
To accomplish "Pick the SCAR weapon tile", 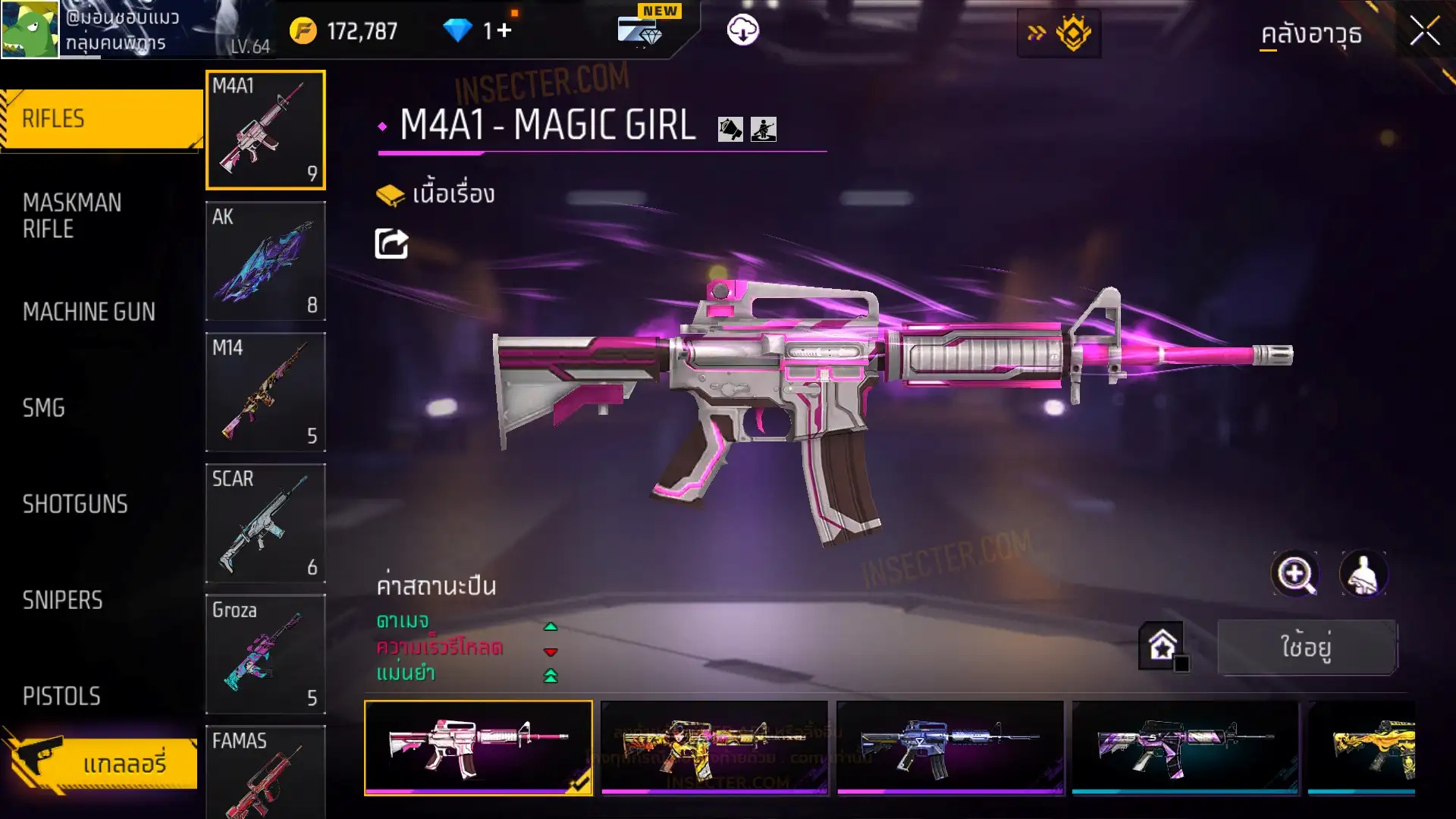I will click(x=265, y=523).
